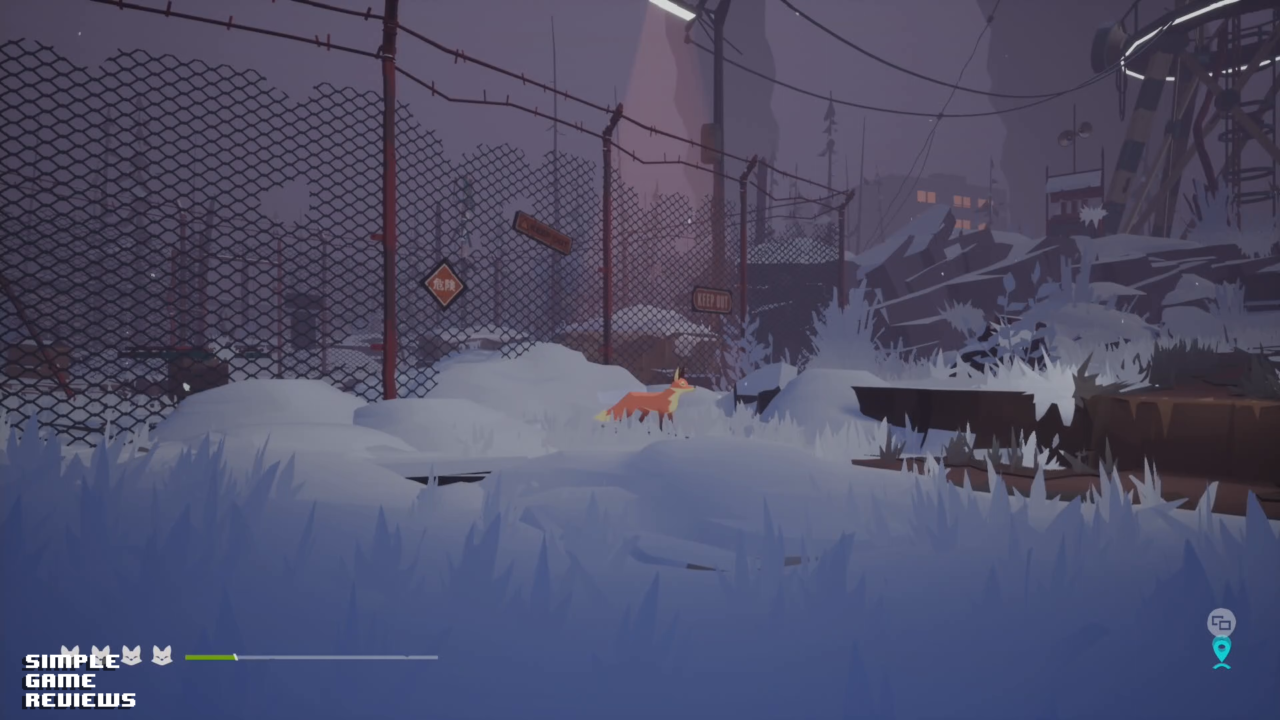Select the third fox cub portrait

point(132,656)
